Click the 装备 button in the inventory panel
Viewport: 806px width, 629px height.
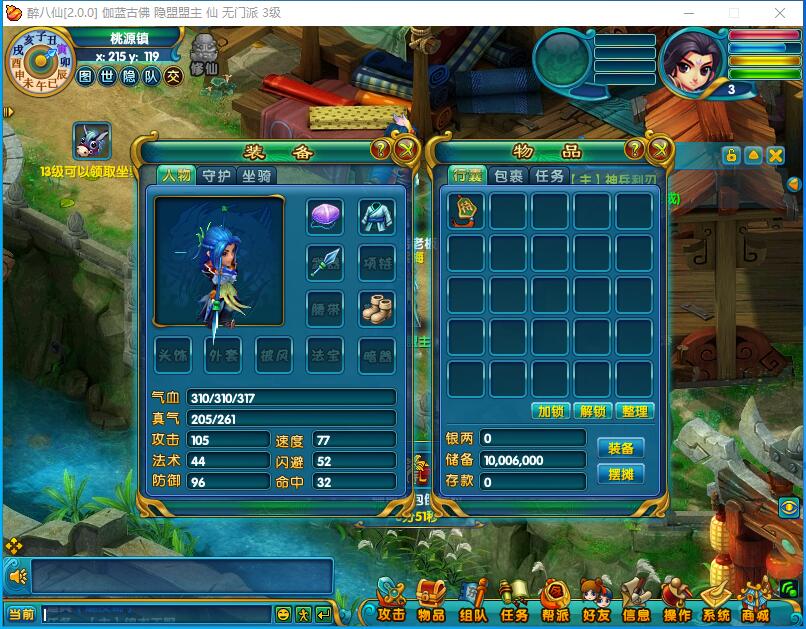click(620, 447)
